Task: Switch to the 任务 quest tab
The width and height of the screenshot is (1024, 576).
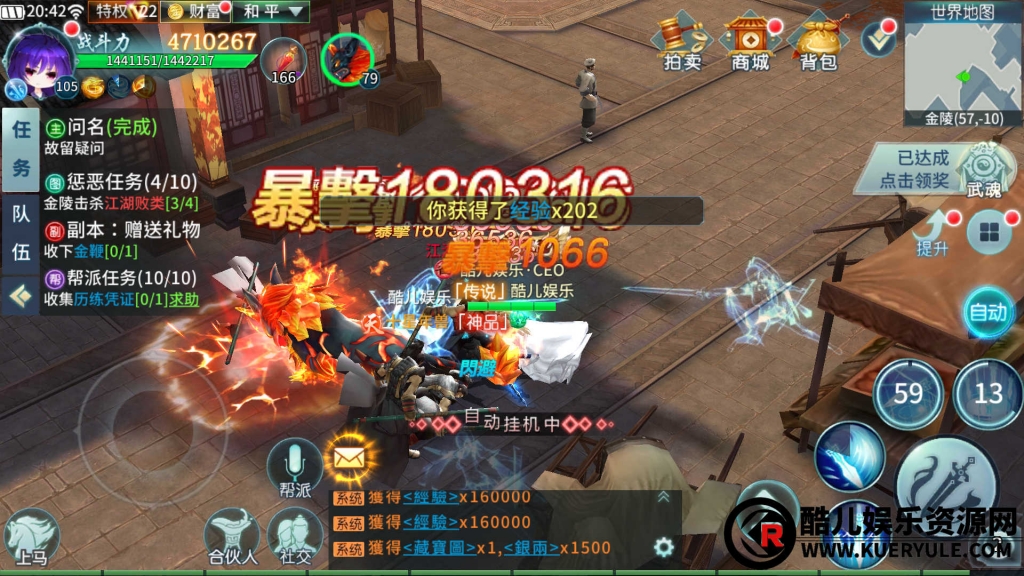Action: [20, 155]
